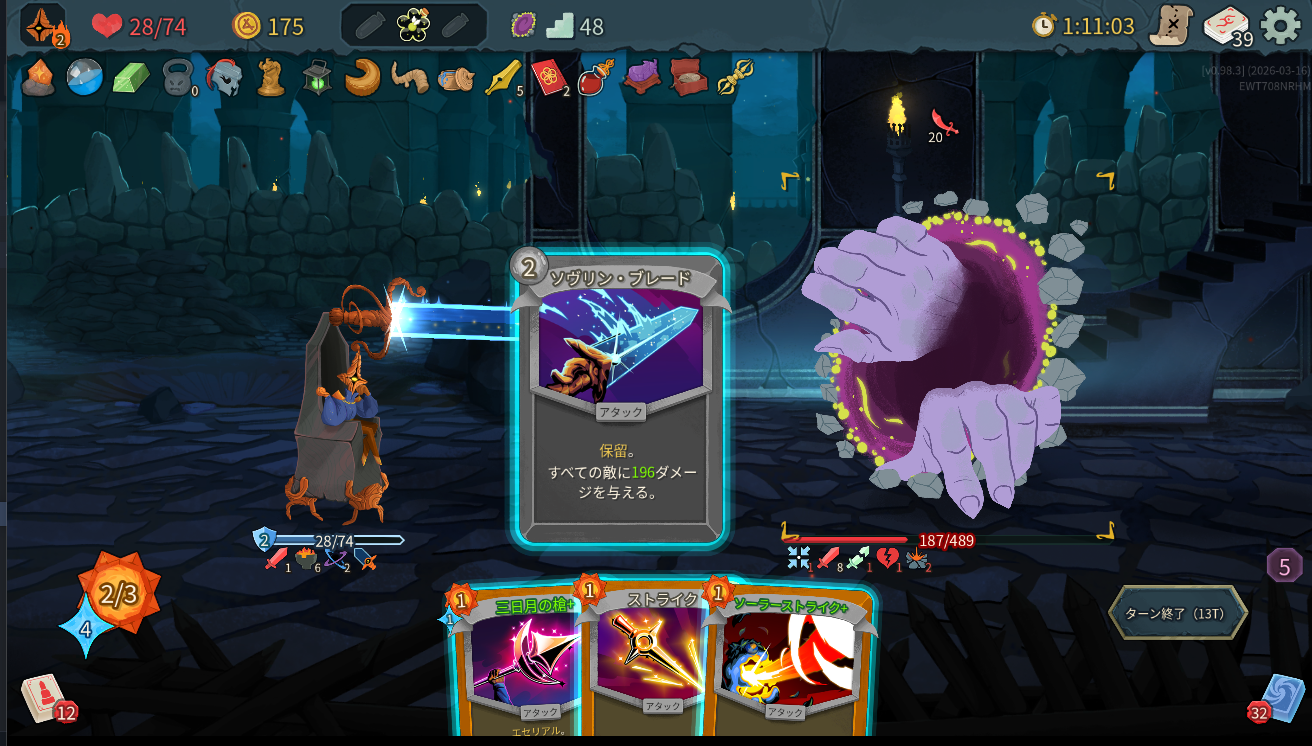
Task: Open the map scroll
Action: click(1170, 26)
